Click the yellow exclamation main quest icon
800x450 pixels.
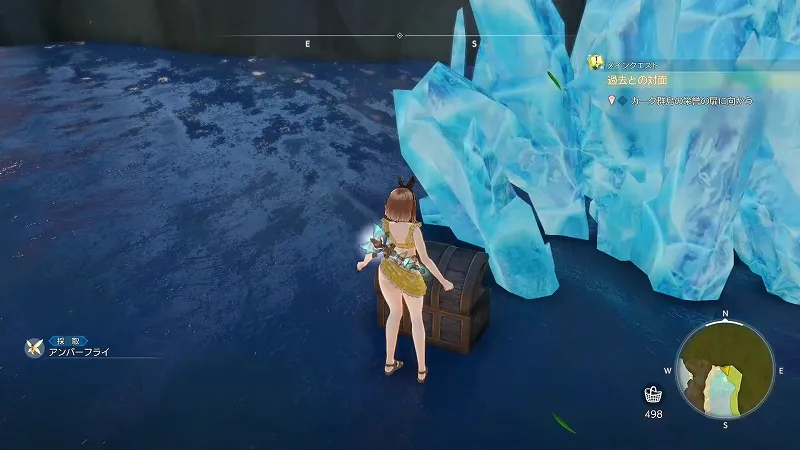[596, 62]
